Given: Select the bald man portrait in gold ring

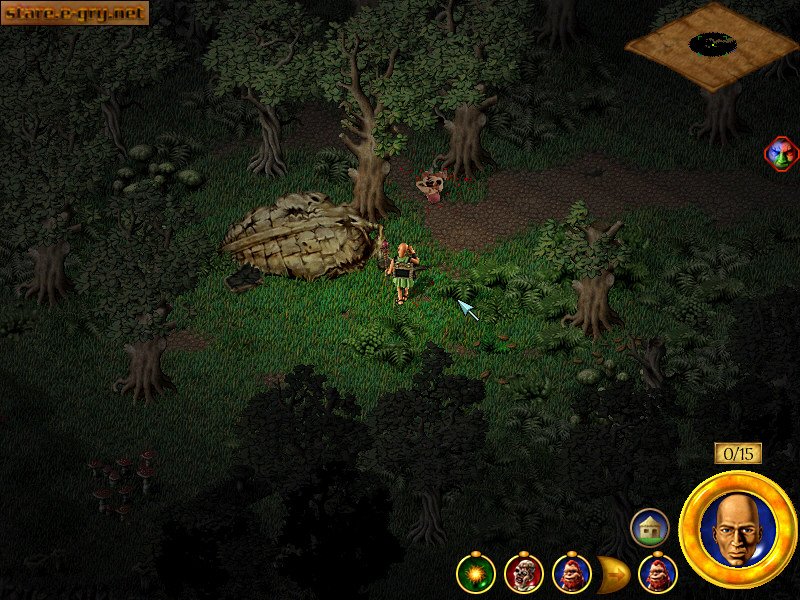Looking at the screenshot, I should coord(737,530).
